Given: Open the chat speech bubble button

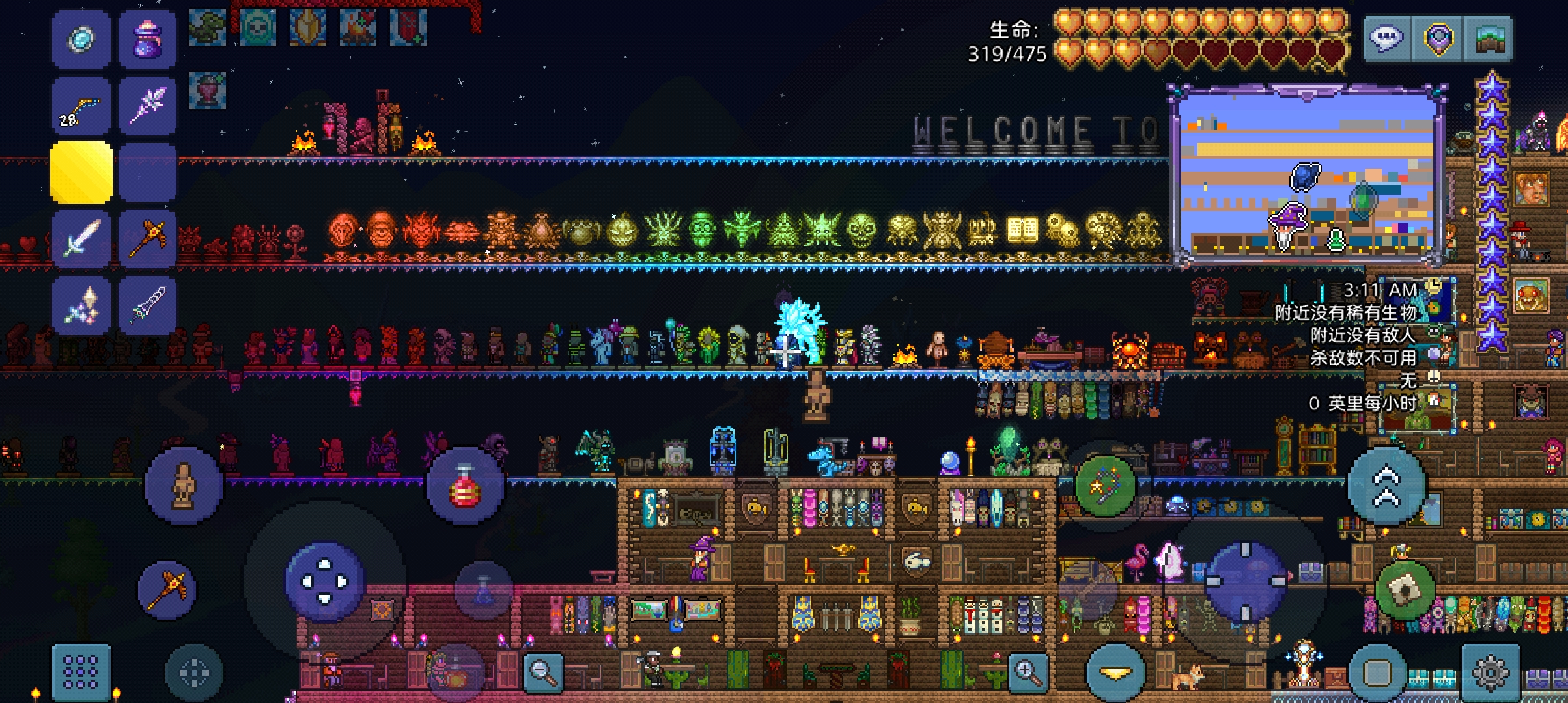Looking at the screenshot, I should pos(1387,38).
